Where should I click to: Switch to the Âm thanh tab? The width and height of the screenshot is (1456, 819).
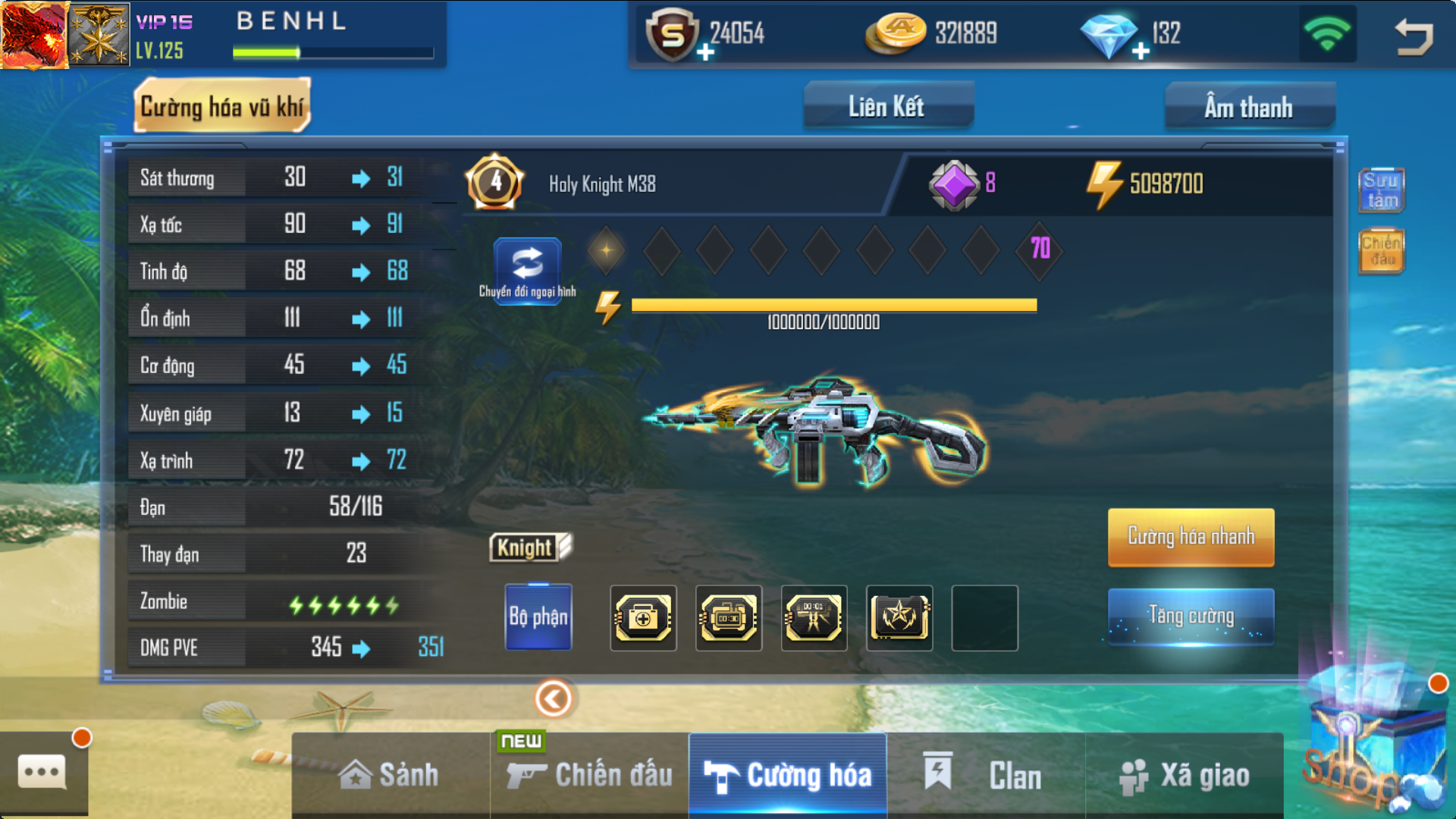(x=1249, y=107)
